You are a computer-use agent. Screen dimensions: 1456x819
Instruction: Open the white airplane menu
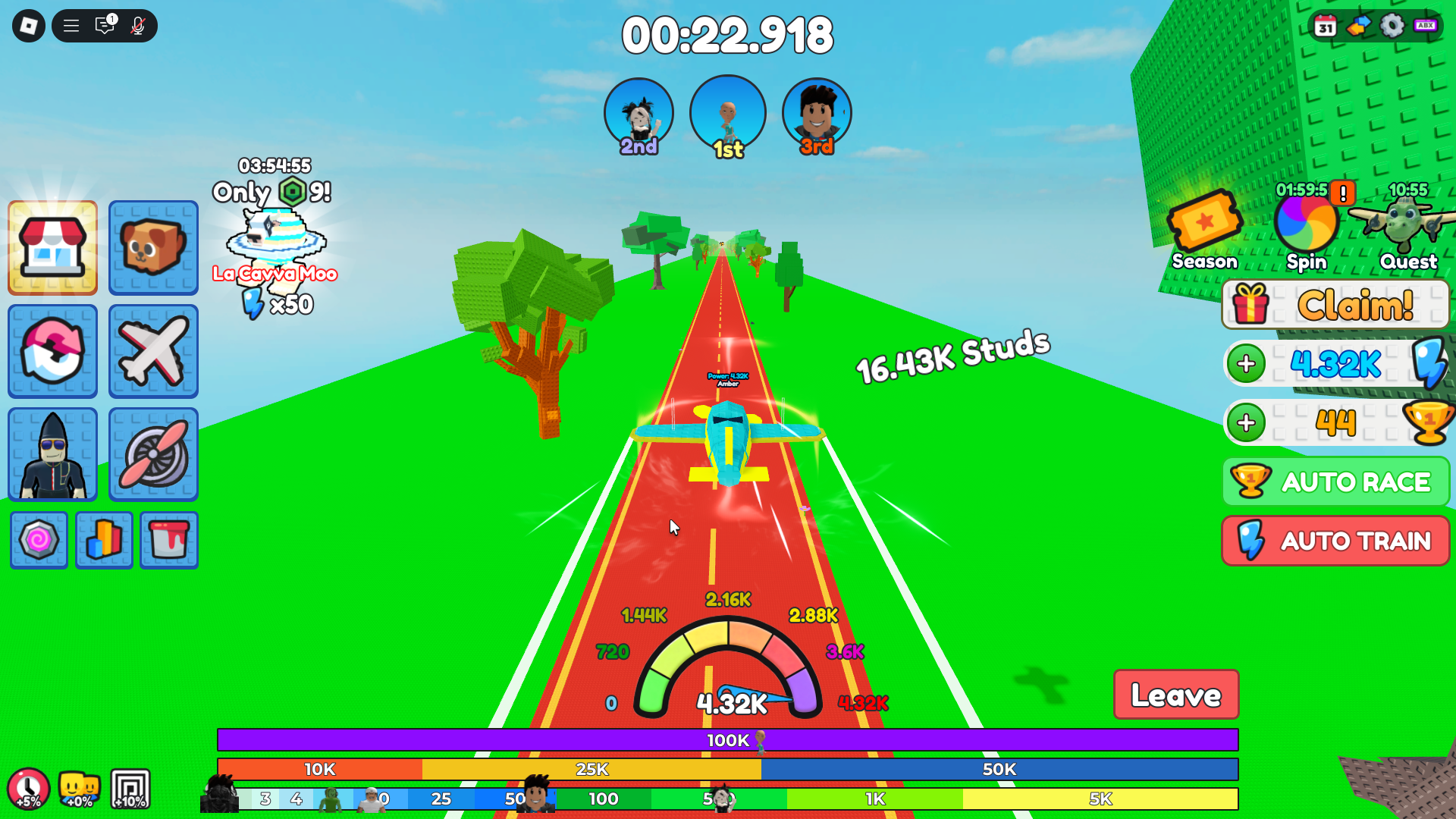coord(153,352)
